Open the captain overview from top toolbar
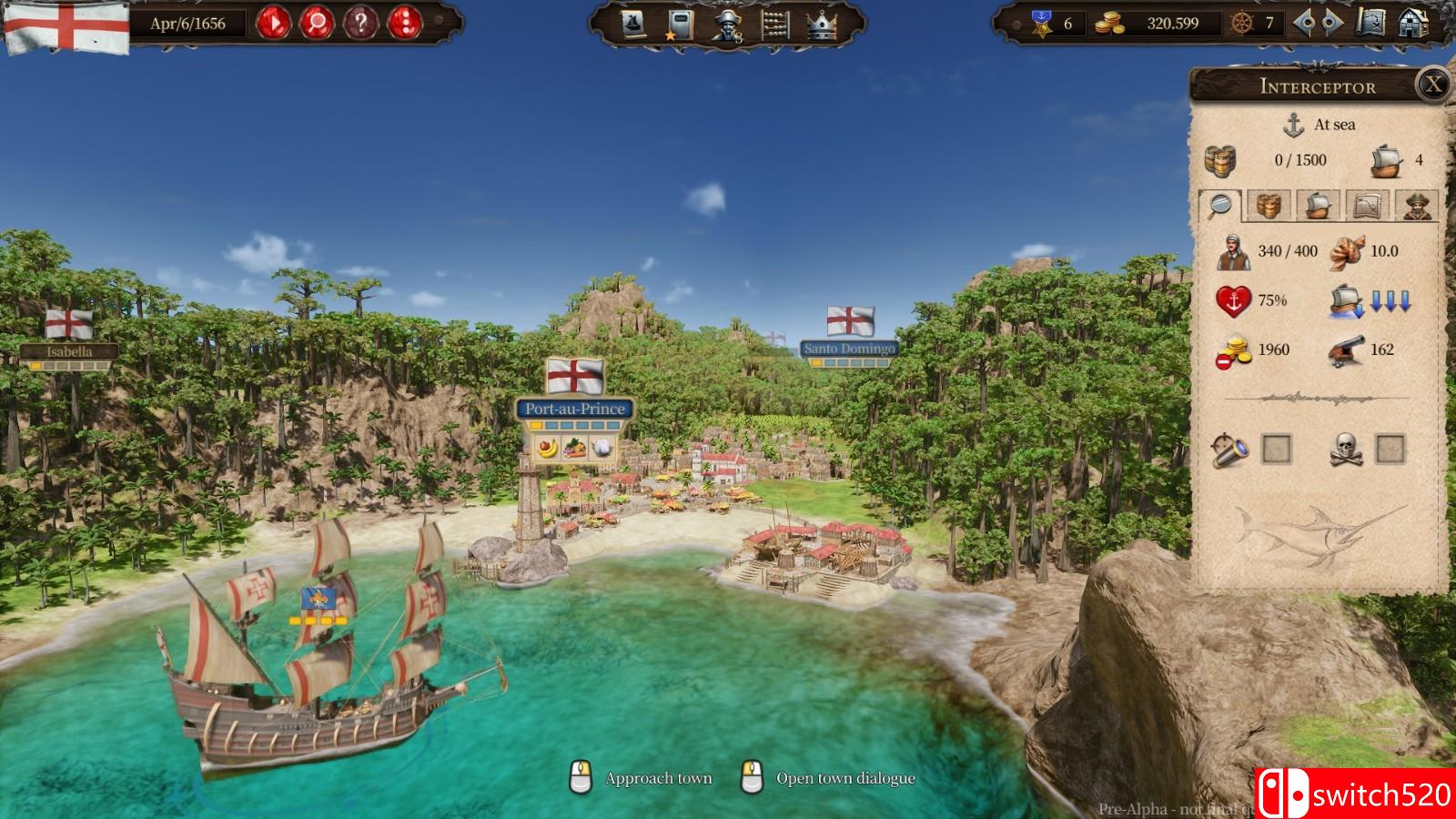The width and height of the screenshot is (1456, 819). click(x=727, y=25)
